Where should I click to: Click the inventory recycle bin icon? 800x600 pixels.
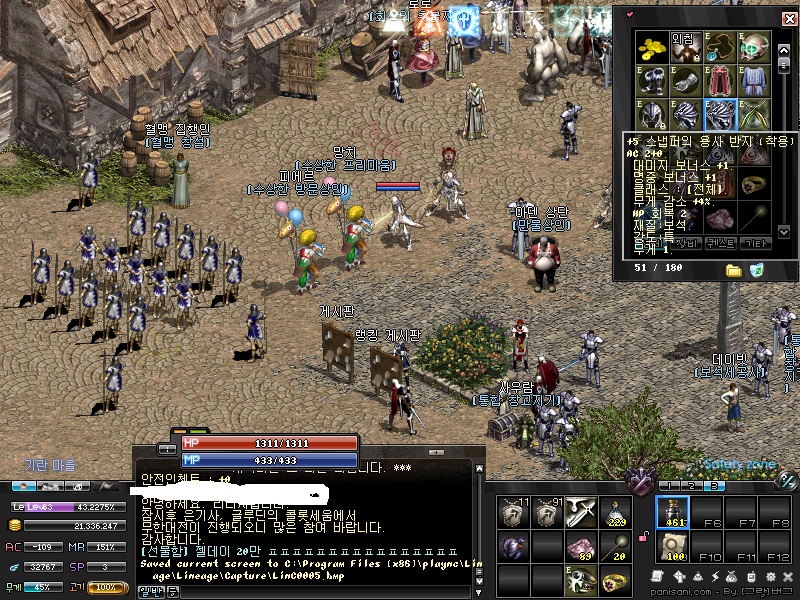(757, 270)
